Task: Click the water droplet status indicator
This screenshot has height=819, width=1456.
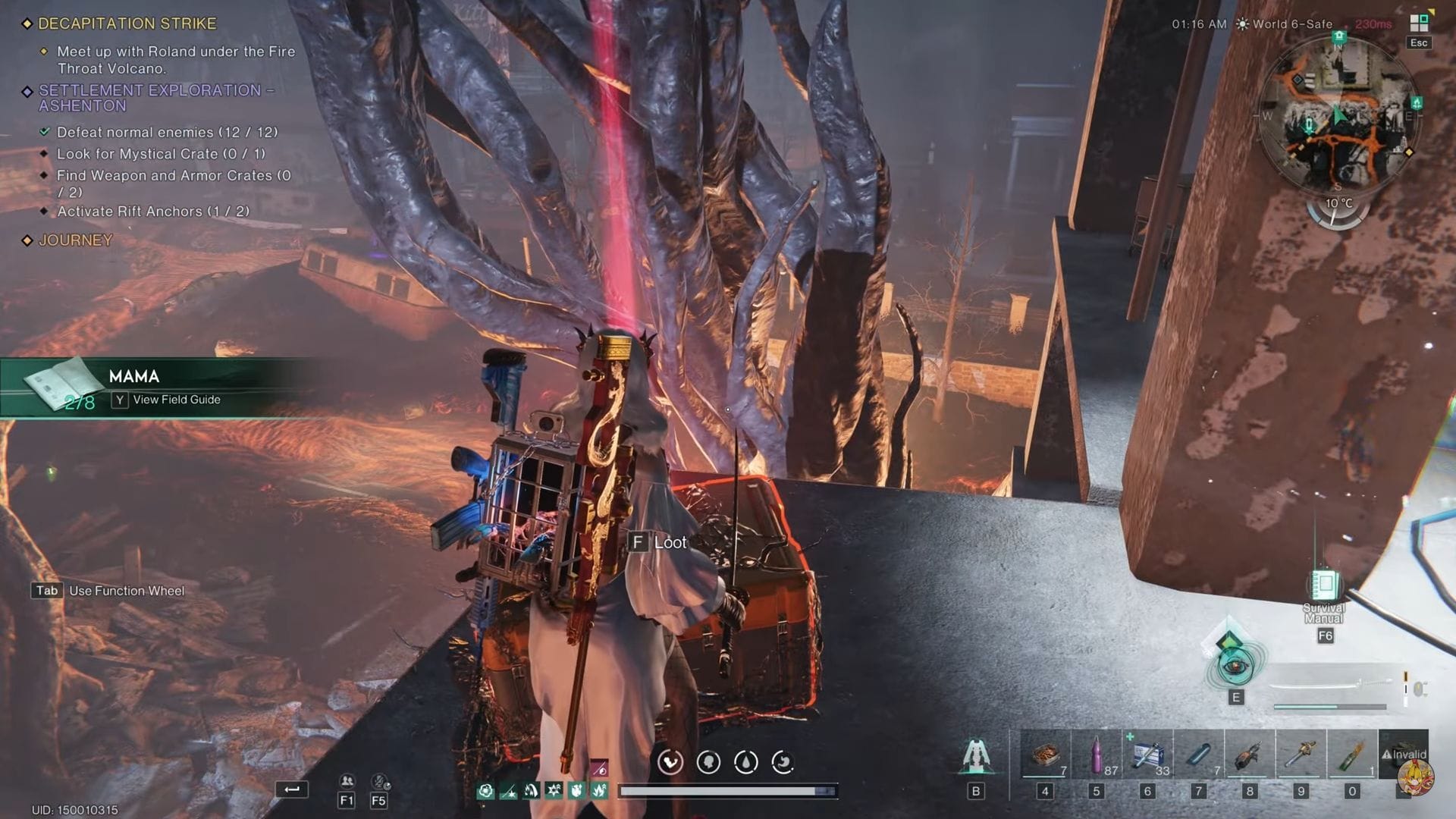Action: [x=745, y=763]
